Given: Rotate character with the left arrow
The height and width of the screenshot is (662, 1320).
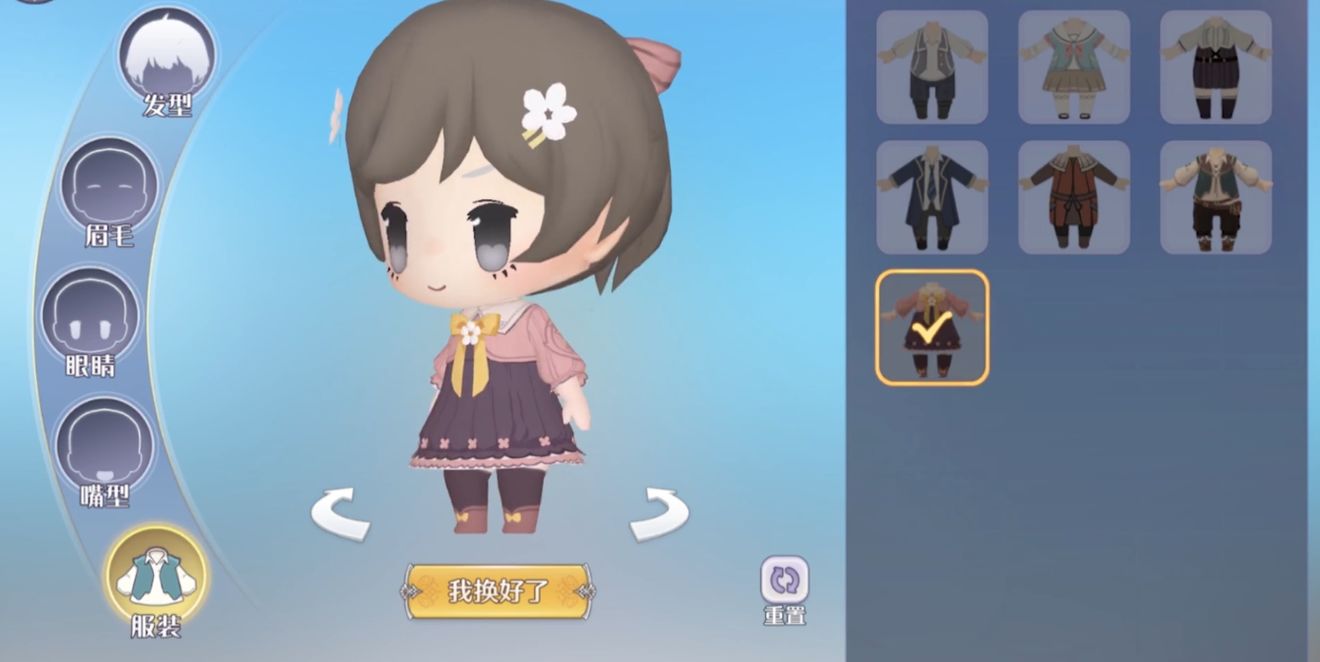Looking at the screenshot, I should tap(340, 513).
